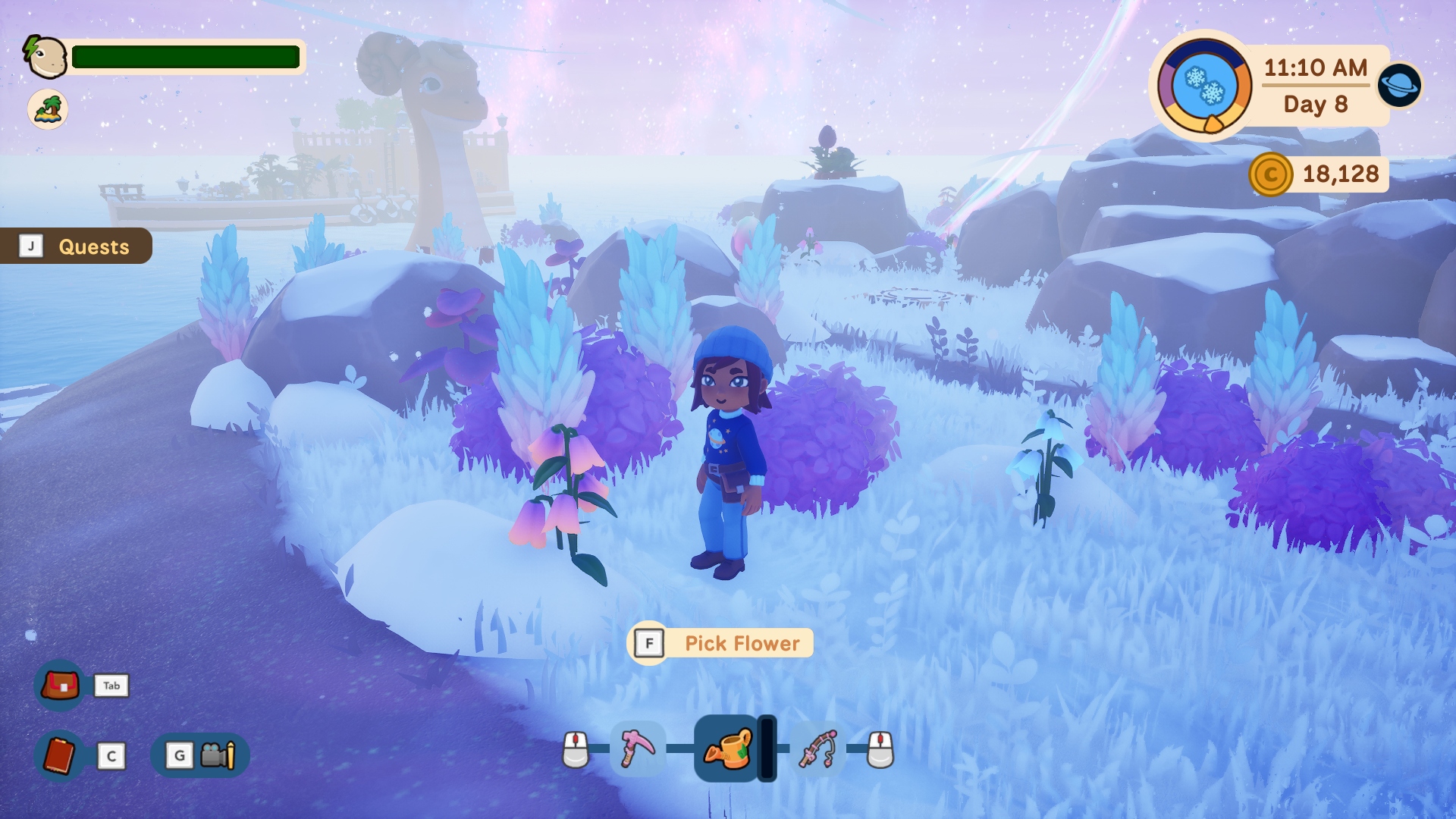
Task: Open the Quests panel
Action: point(77,246)
